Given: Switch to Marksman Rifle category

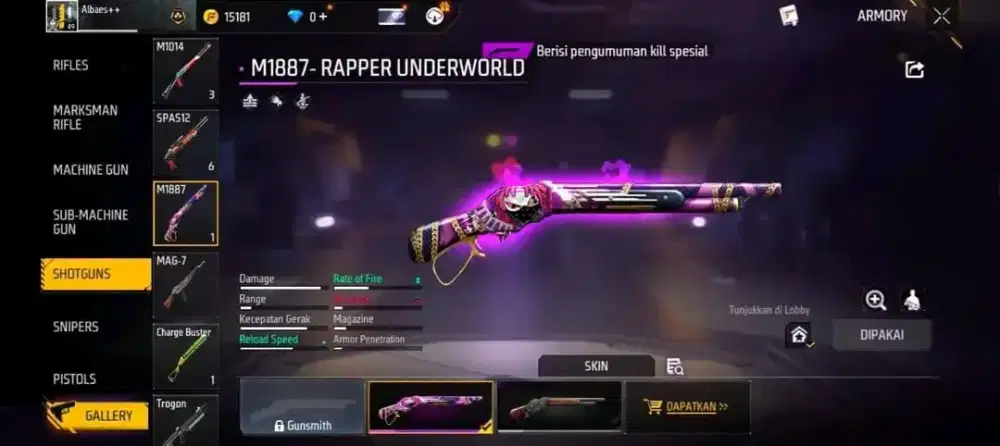Looking at the screenshot, I should (84, 117).
